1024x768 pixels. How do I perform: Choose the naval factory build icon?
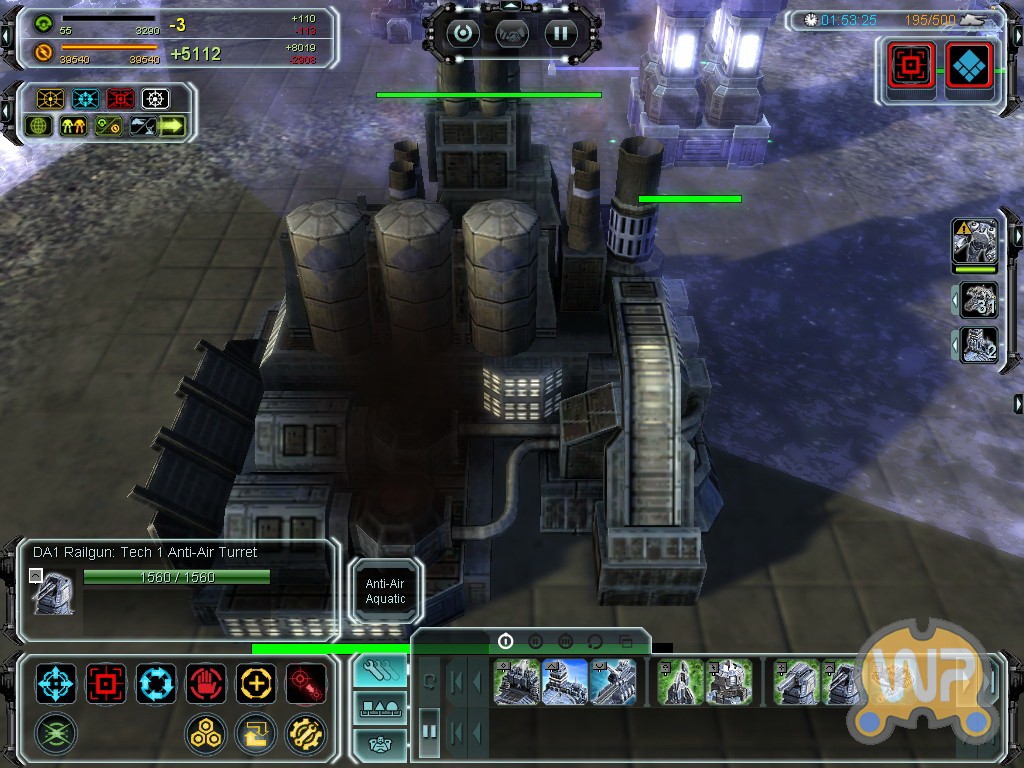coord(613,682)
